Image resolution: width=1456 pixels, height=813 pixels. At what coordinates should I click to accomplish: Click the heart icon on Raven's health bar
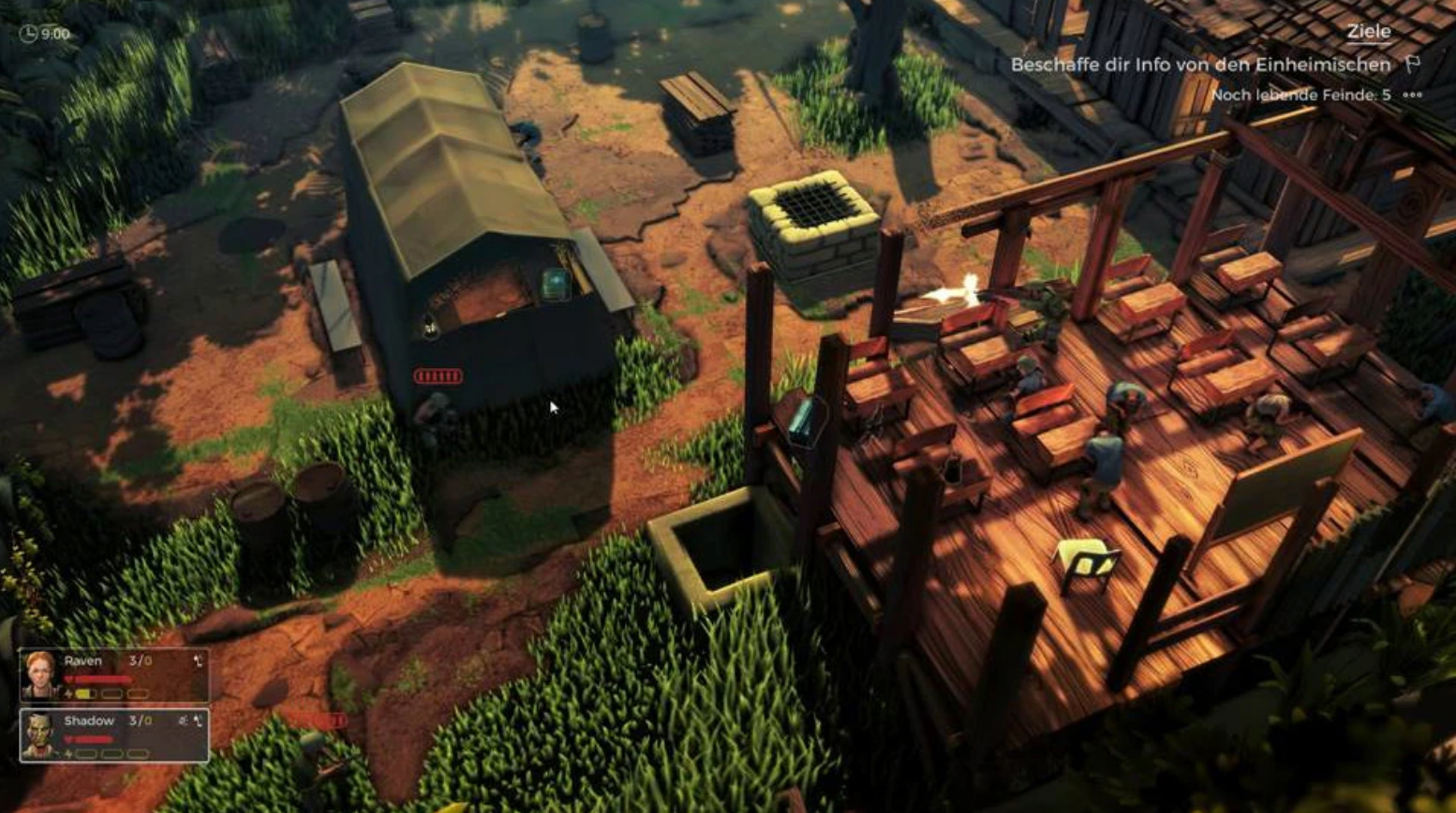tap(68, 679)
